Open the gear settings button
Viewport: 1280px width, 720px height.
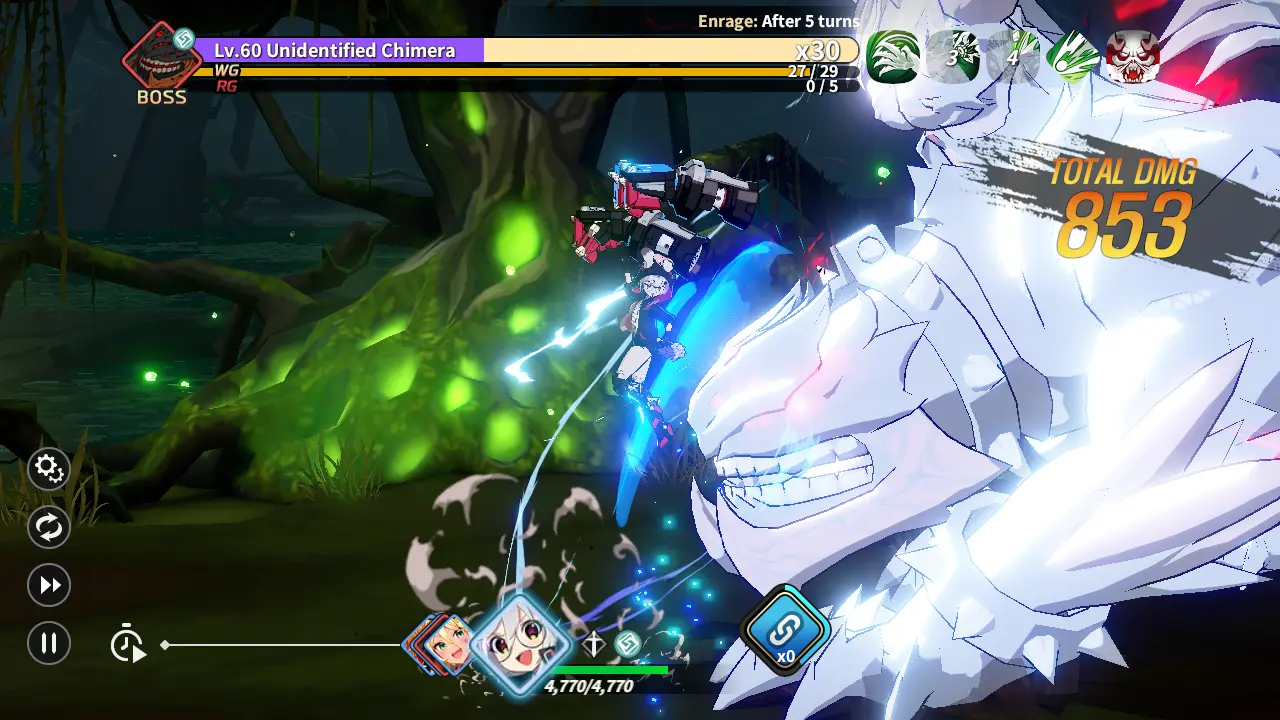pyautogui.click(x=48, y=468)
